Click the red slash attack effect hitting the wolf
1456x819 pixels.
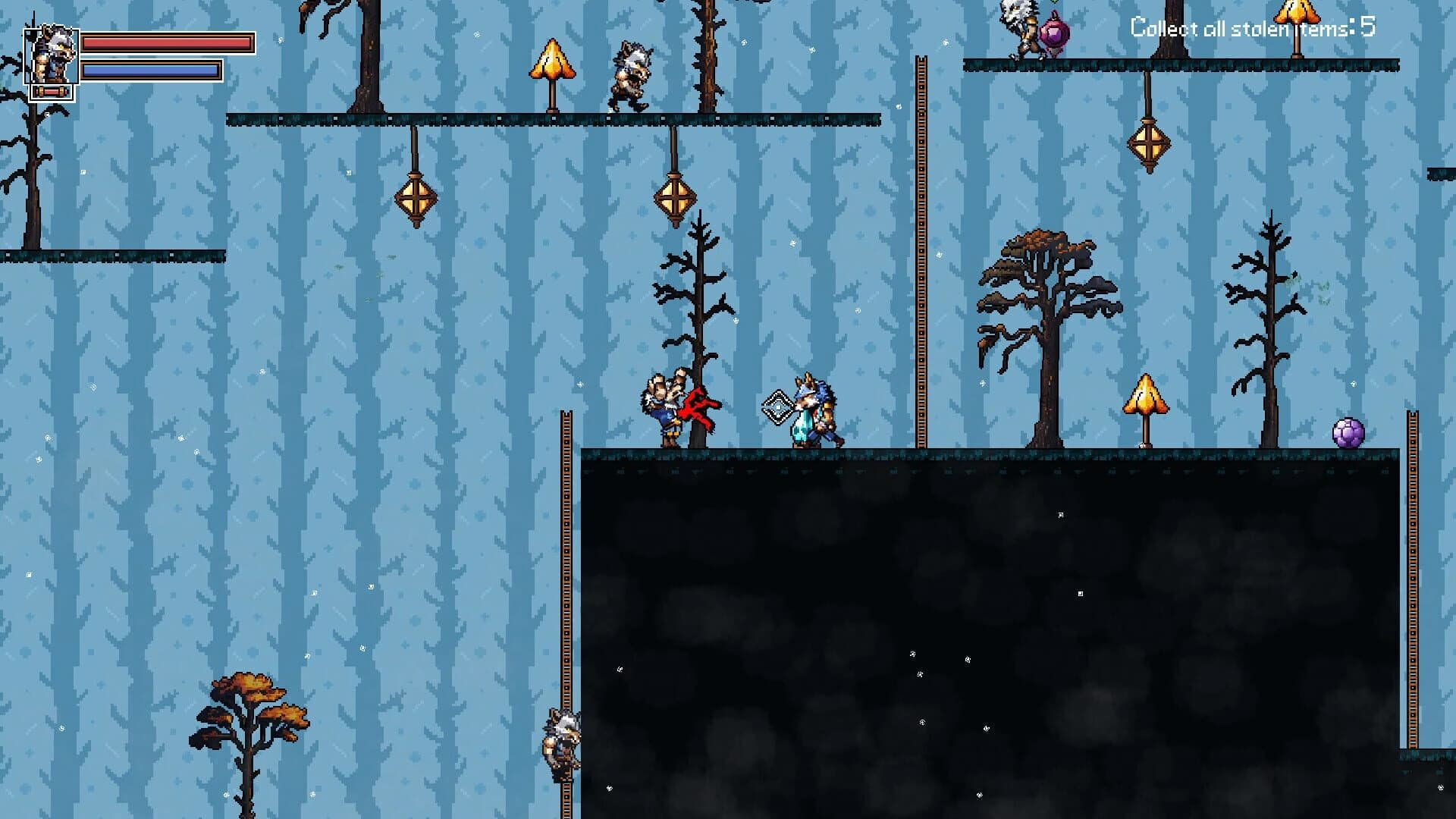click(x=701, y=406)
